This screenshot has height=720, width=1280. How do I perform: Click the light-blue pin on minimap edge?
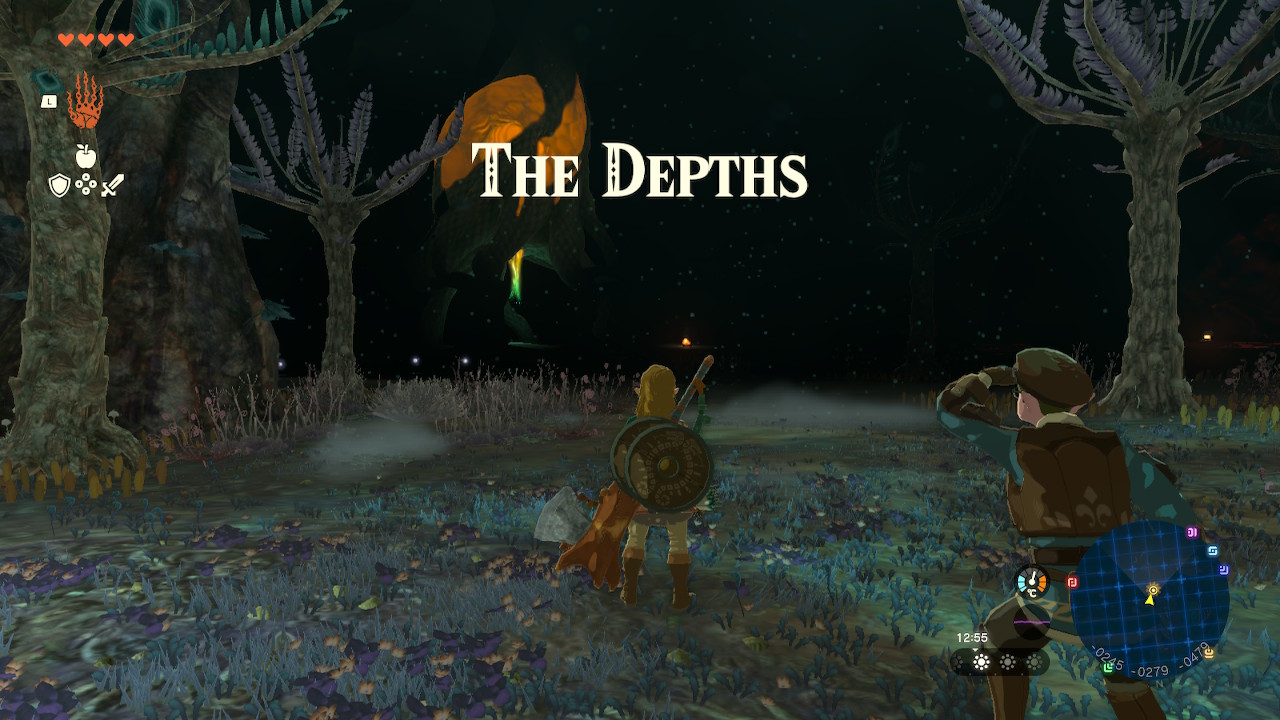(1213, 550)
